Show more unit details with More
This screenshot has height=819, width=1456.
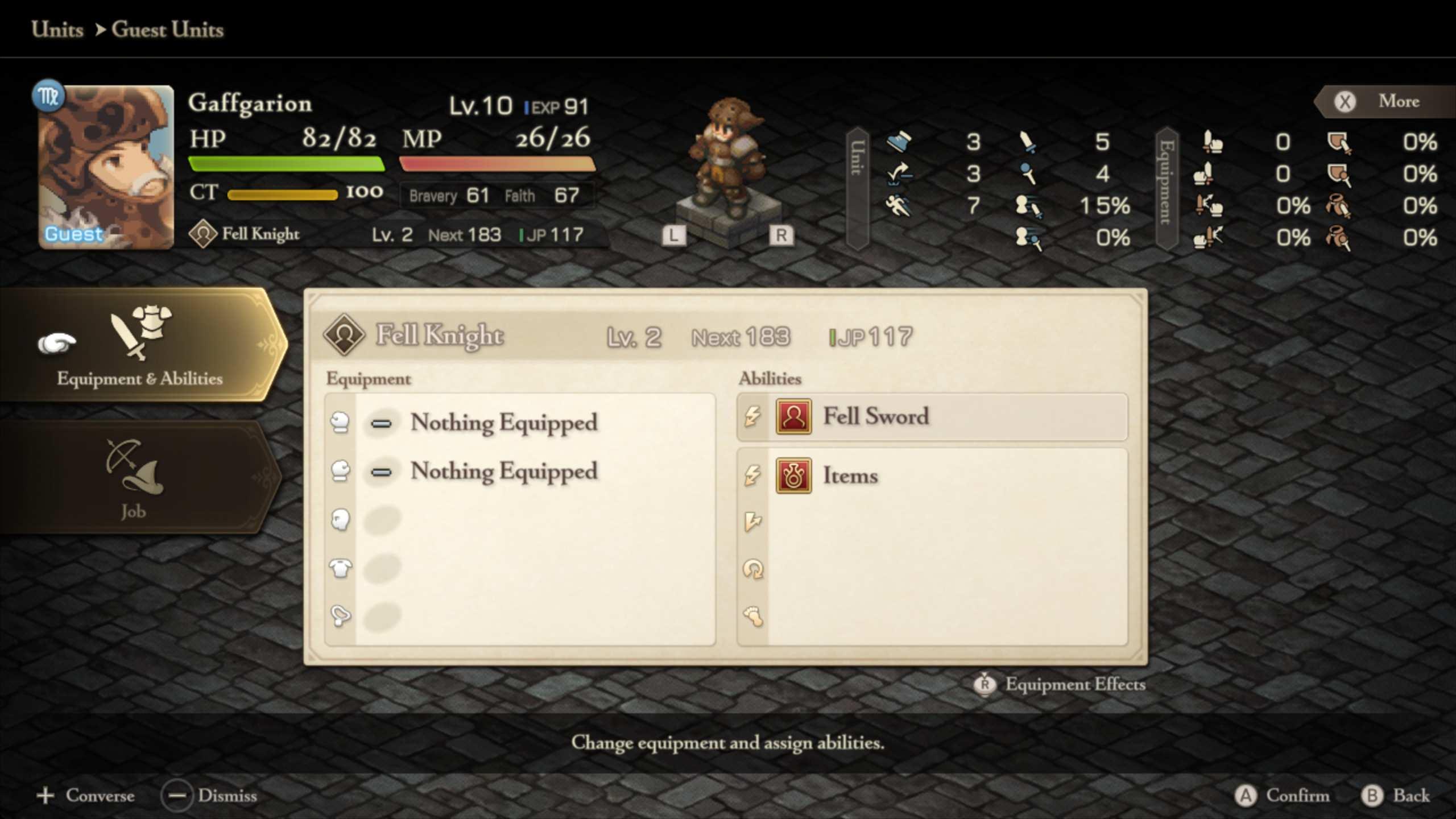(x=1383, y=102)
